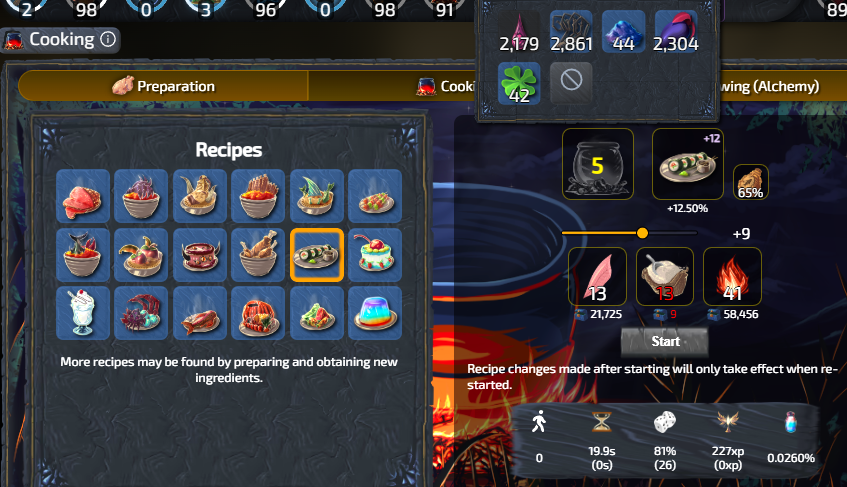Pick the rainbow jelly recipe
The height and width of the screenshot is (487, 847).
(x=375, y=312)
